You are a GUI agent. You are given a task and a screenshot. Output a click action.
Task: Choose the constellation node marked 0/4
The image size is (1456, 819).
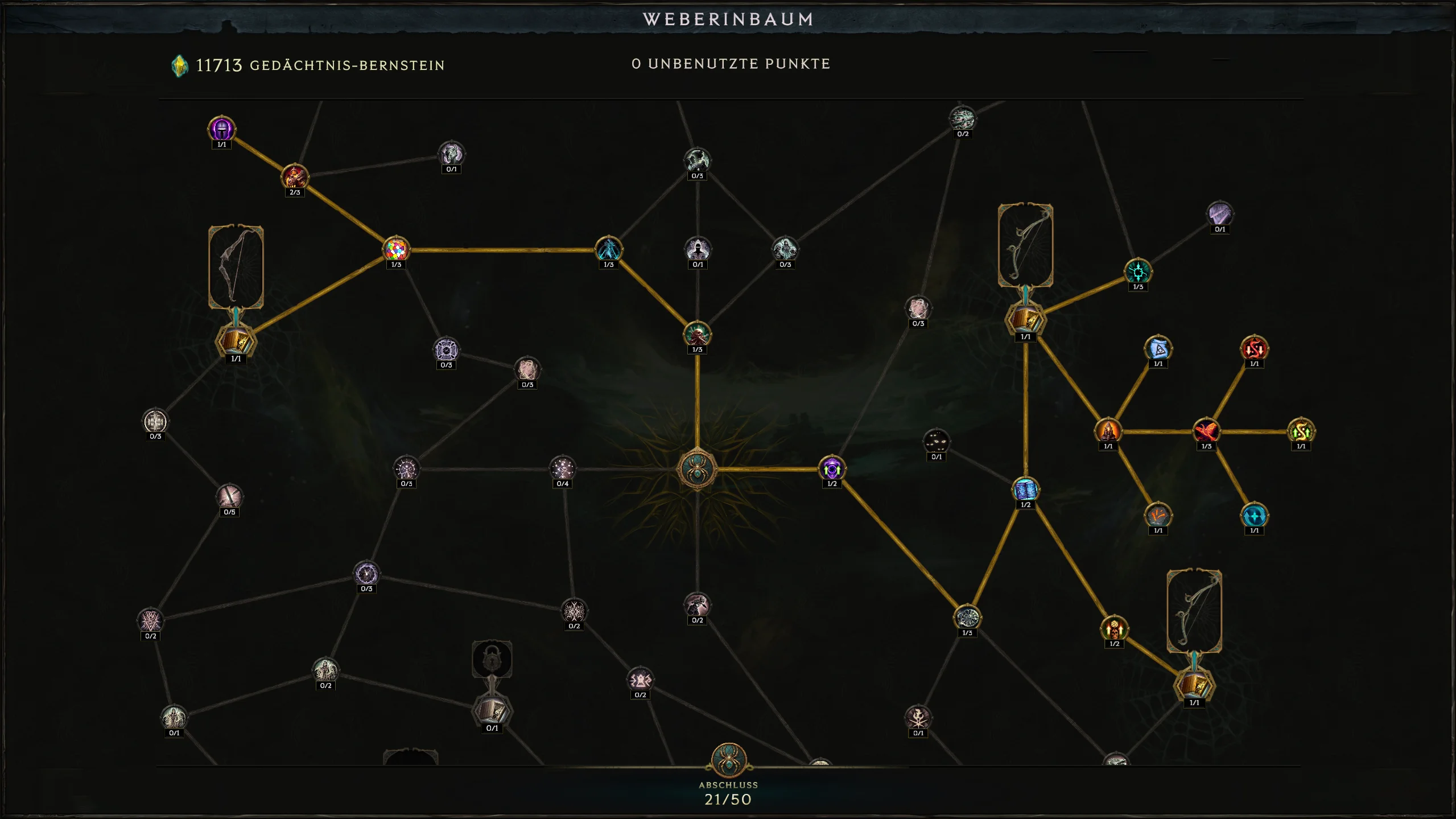562,468
